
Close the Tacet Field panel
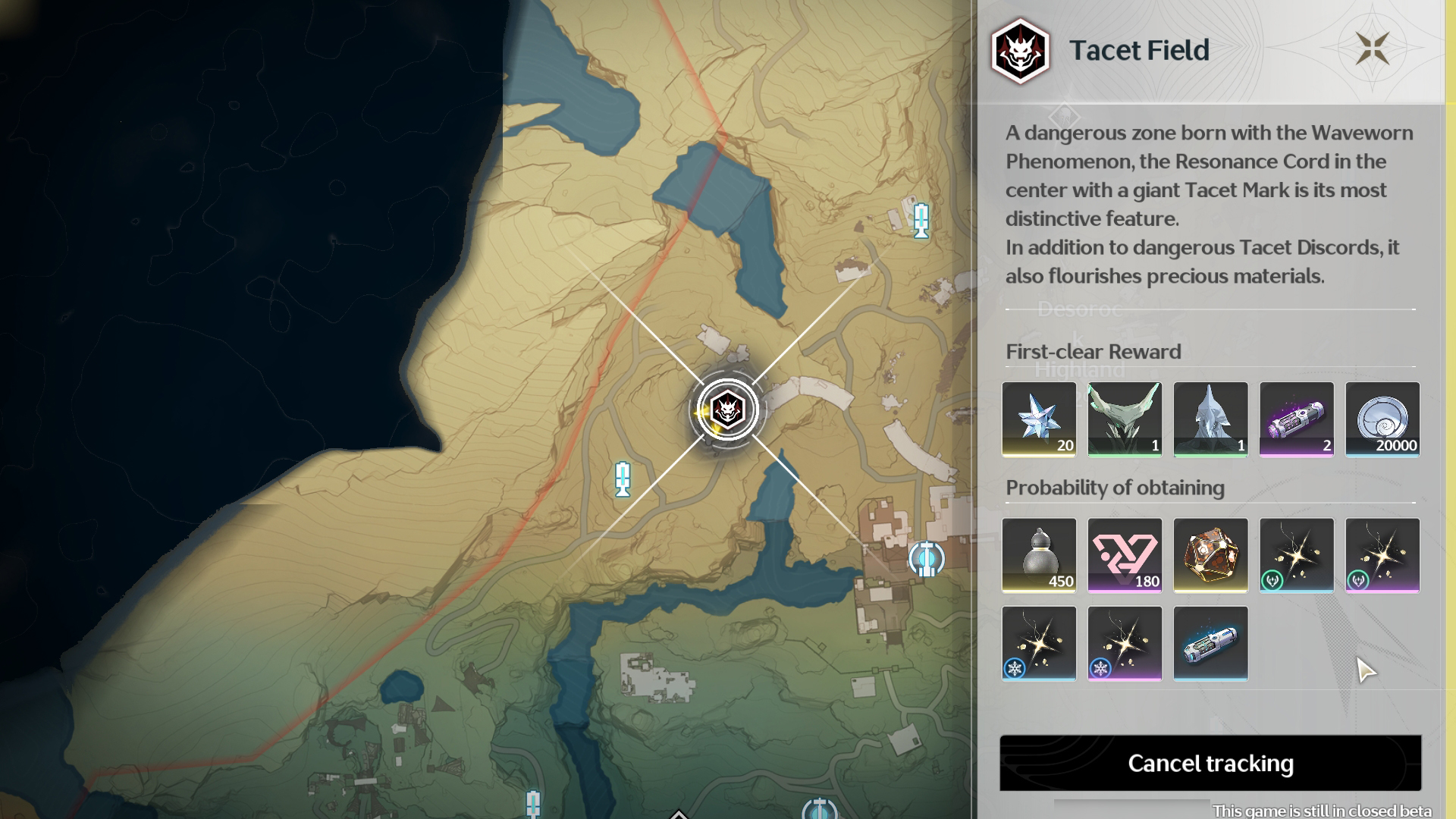tap(1372, 49)
